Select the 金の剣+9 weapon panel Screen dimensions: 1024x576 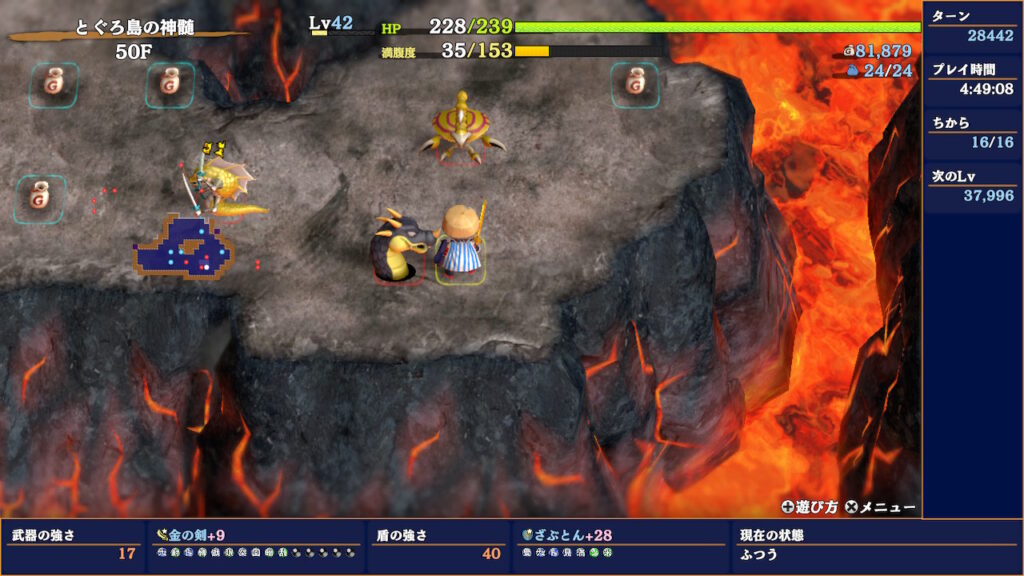(255, 544)
